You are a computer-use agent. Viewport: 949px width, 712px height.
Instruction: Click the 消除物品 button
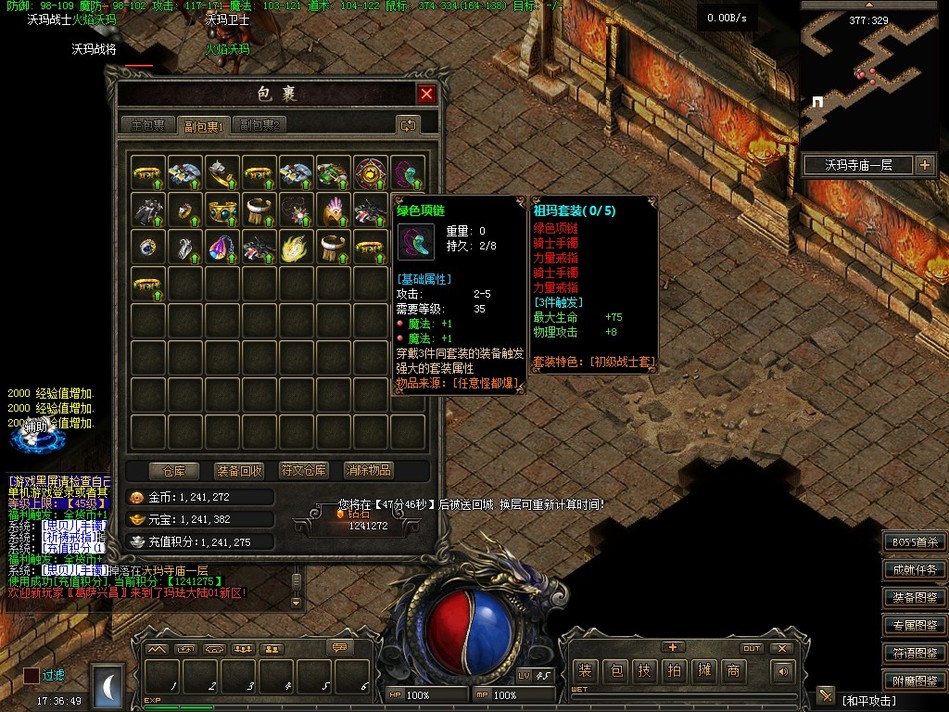[368, 470]
